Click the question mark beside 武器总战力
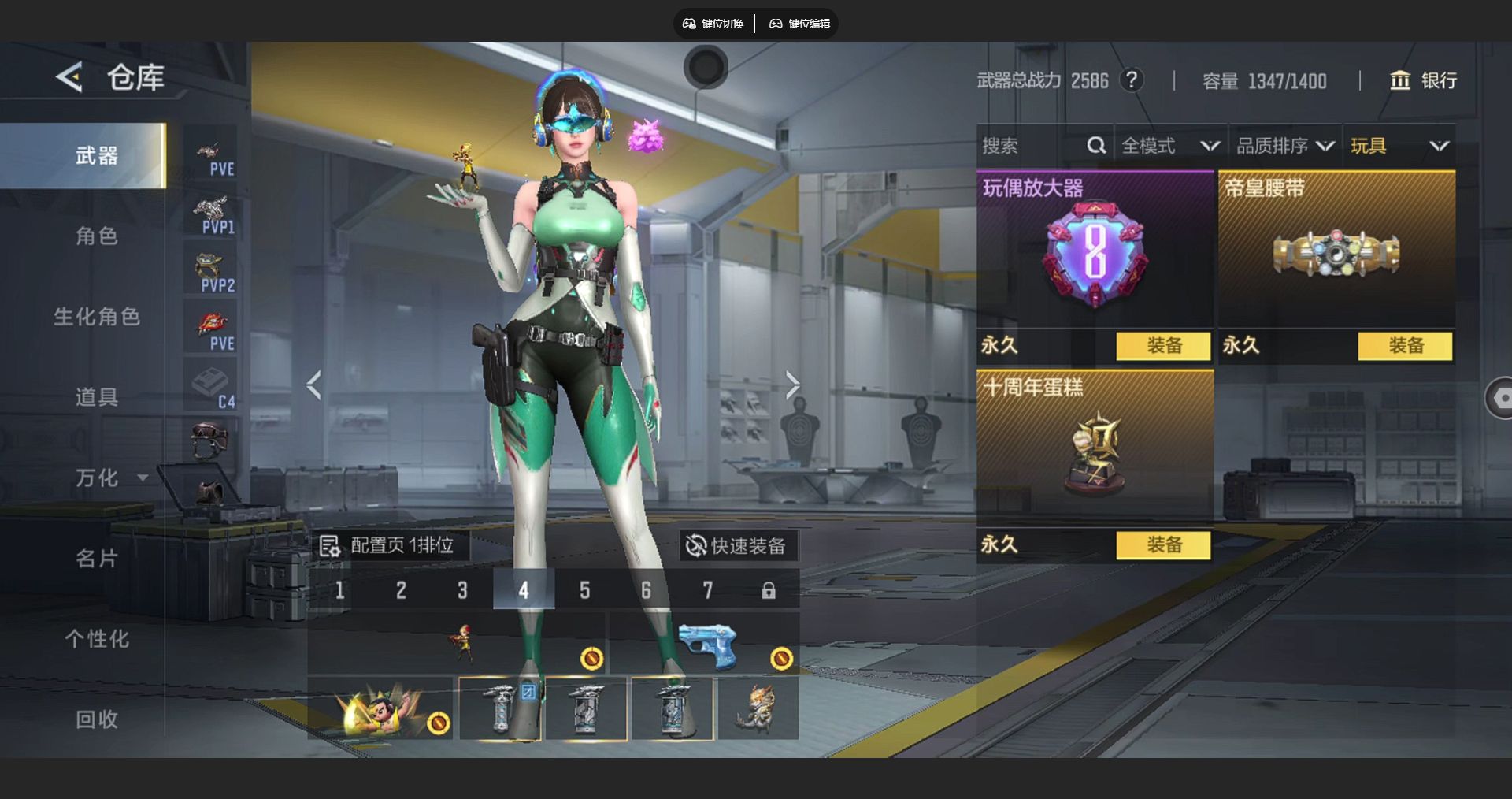Viewport: 1512px width, 799px height. click(x=1132, y=80)
